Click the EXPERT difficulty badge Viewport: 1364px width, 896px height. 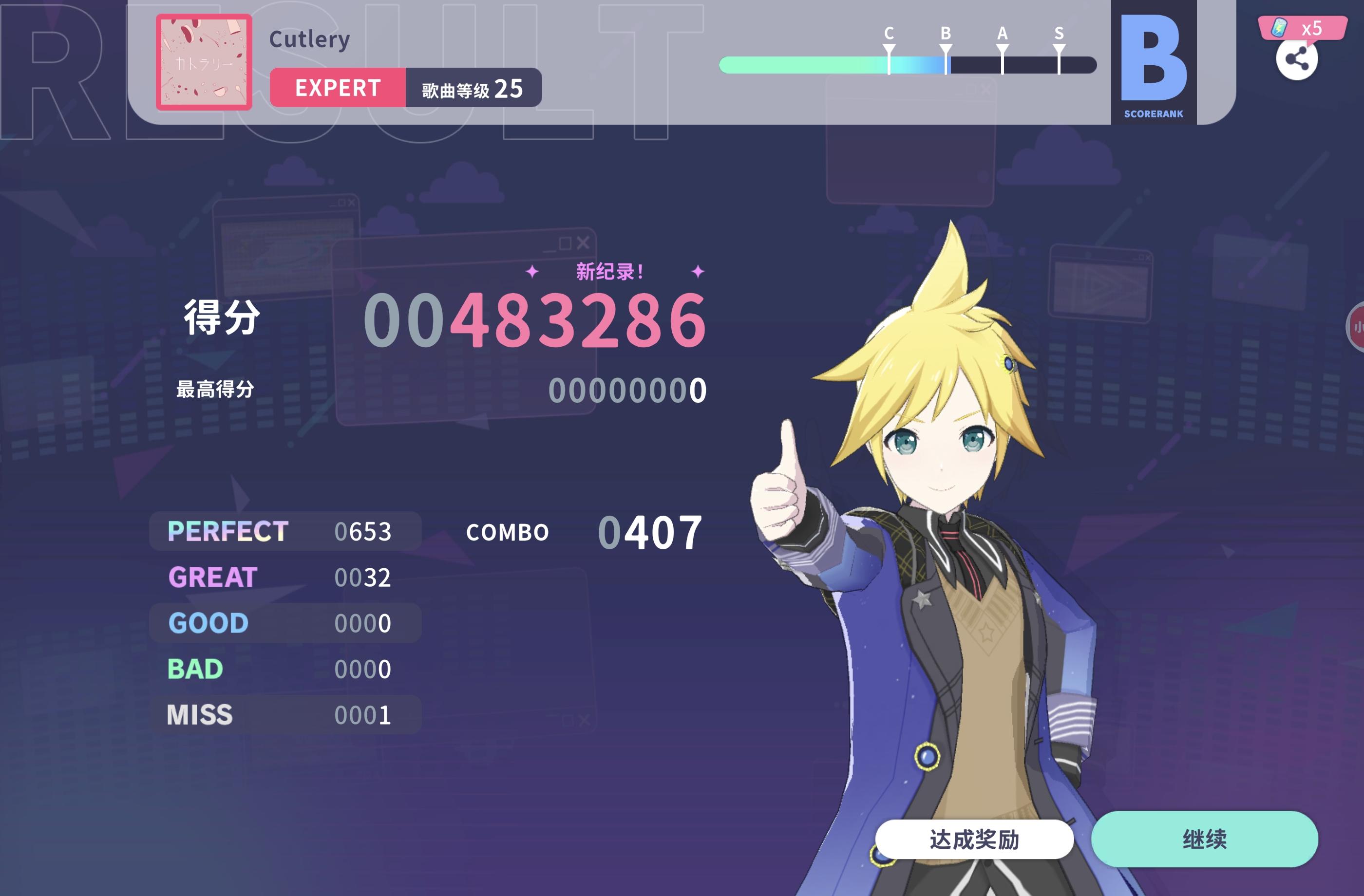(338, 88)
